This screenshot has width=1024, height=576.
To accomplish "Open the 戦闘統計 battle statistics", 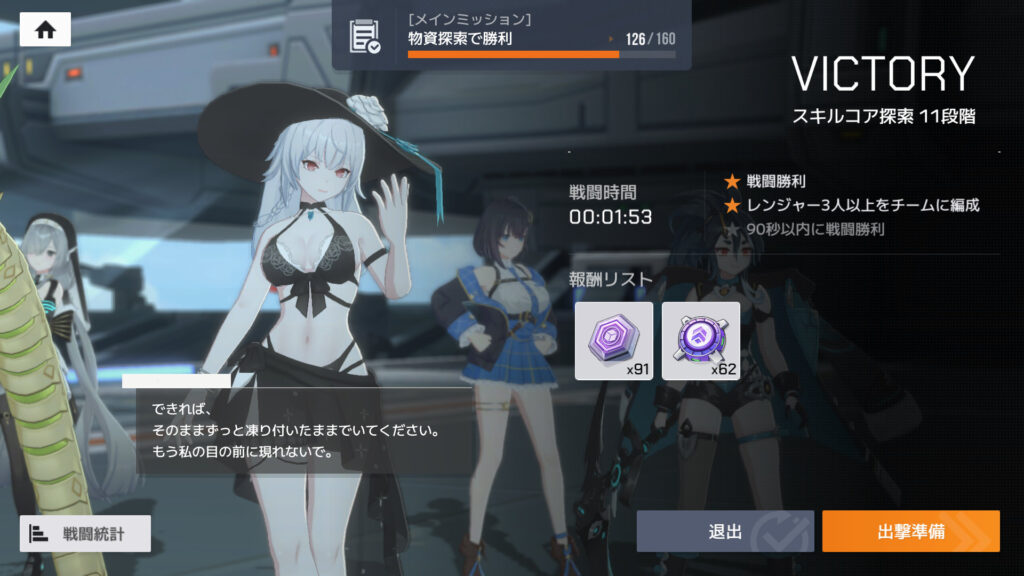I will click(85, 533).
